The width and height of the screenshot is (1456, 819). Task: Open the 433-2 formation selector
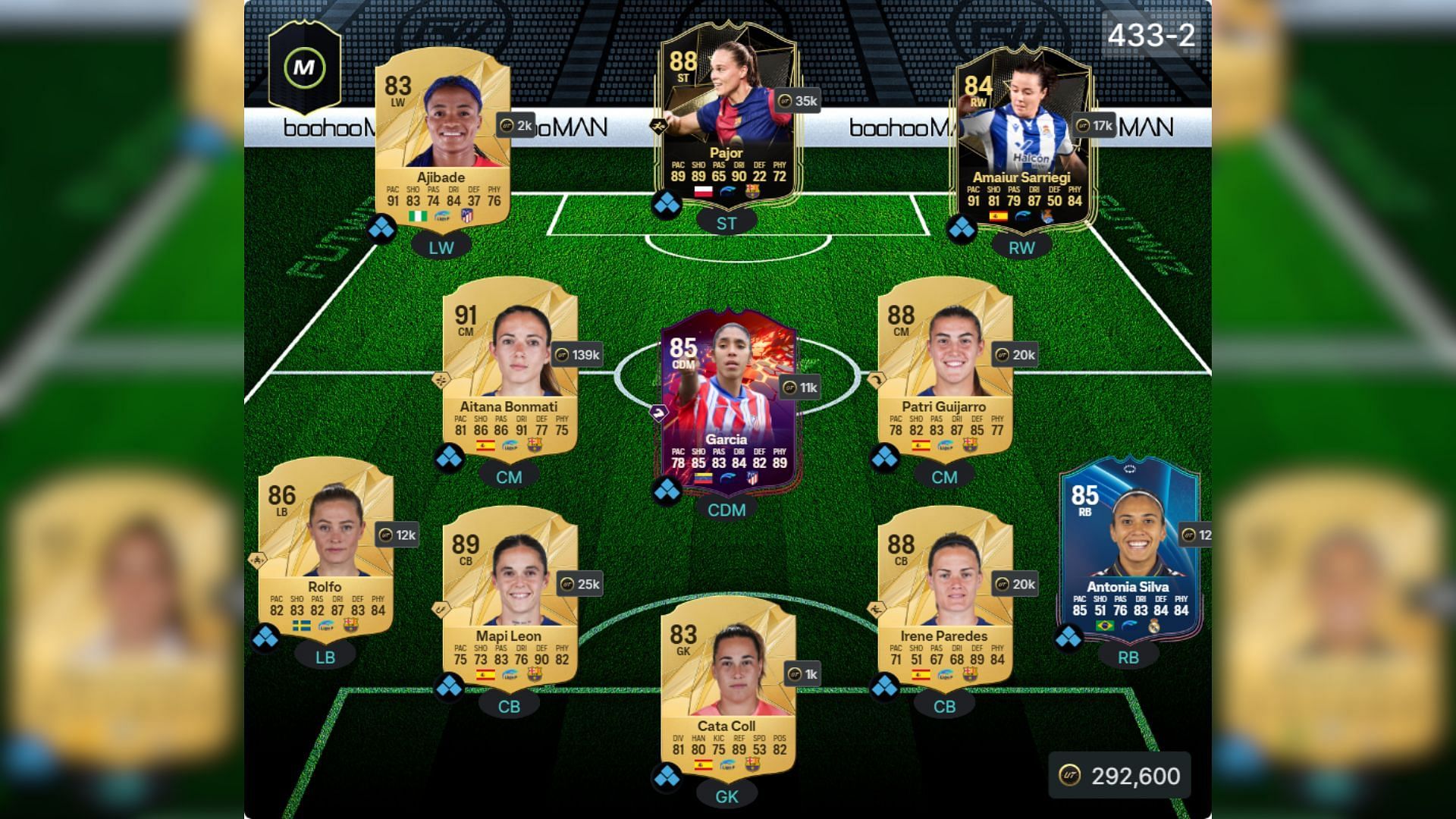tap(1150, 35)
